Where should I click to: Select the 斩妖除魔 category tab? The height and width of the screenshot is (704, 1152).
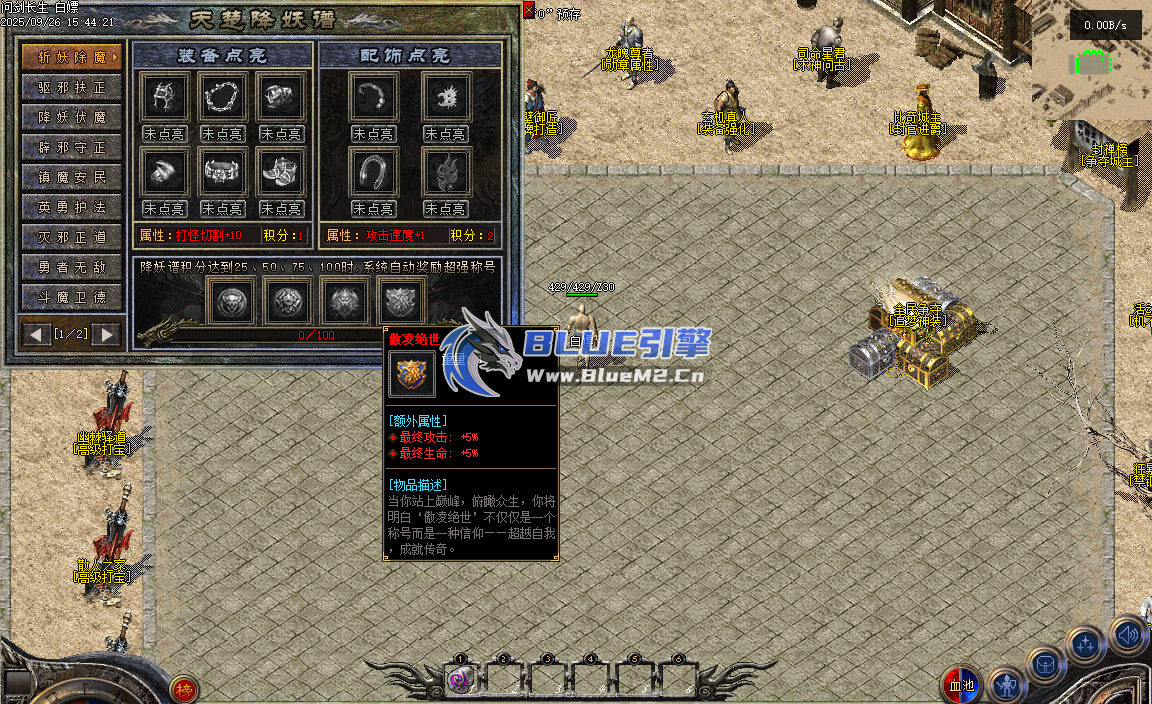(72, 56)
